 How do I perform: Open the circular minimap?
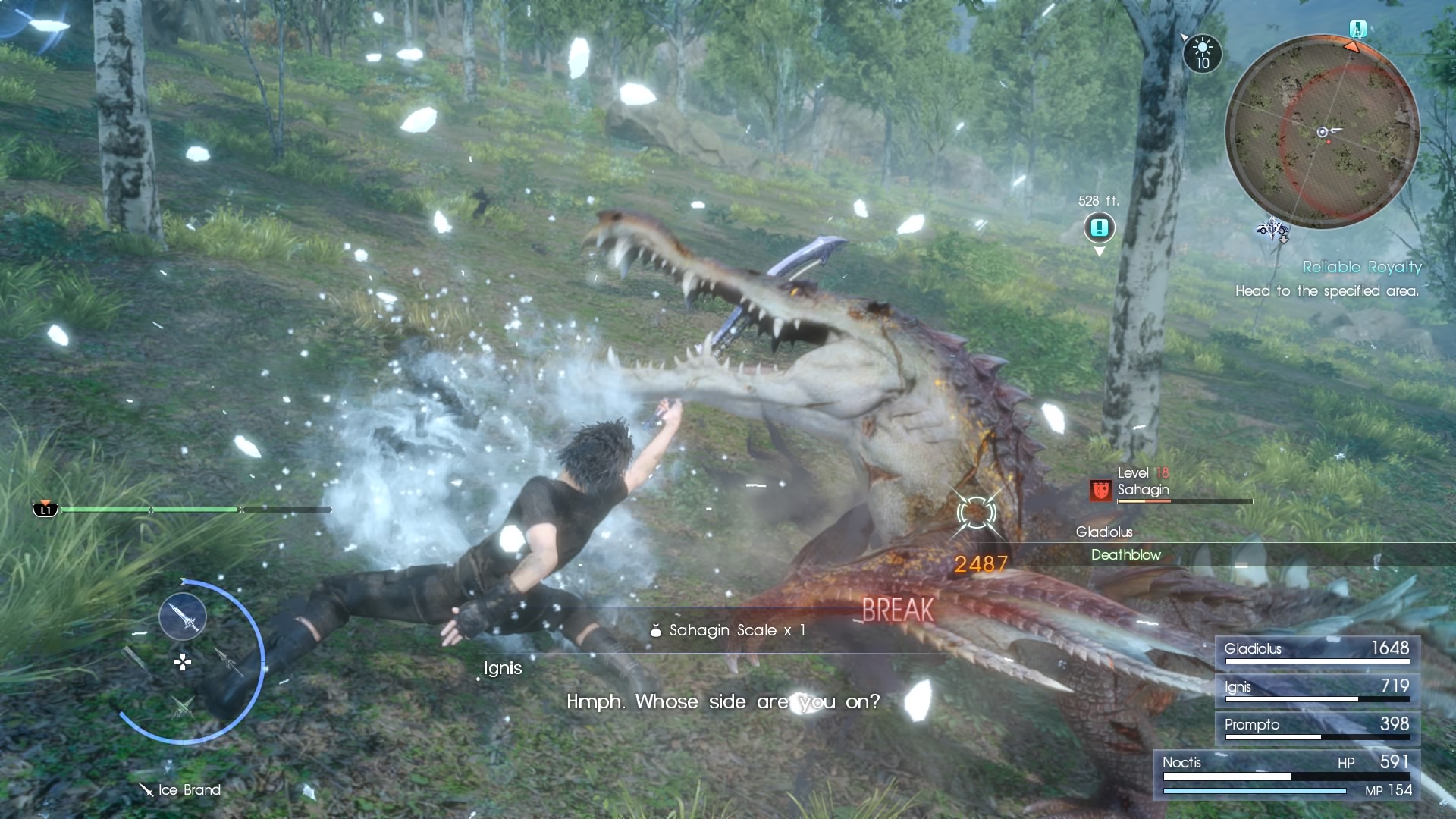pos(1323,131)
